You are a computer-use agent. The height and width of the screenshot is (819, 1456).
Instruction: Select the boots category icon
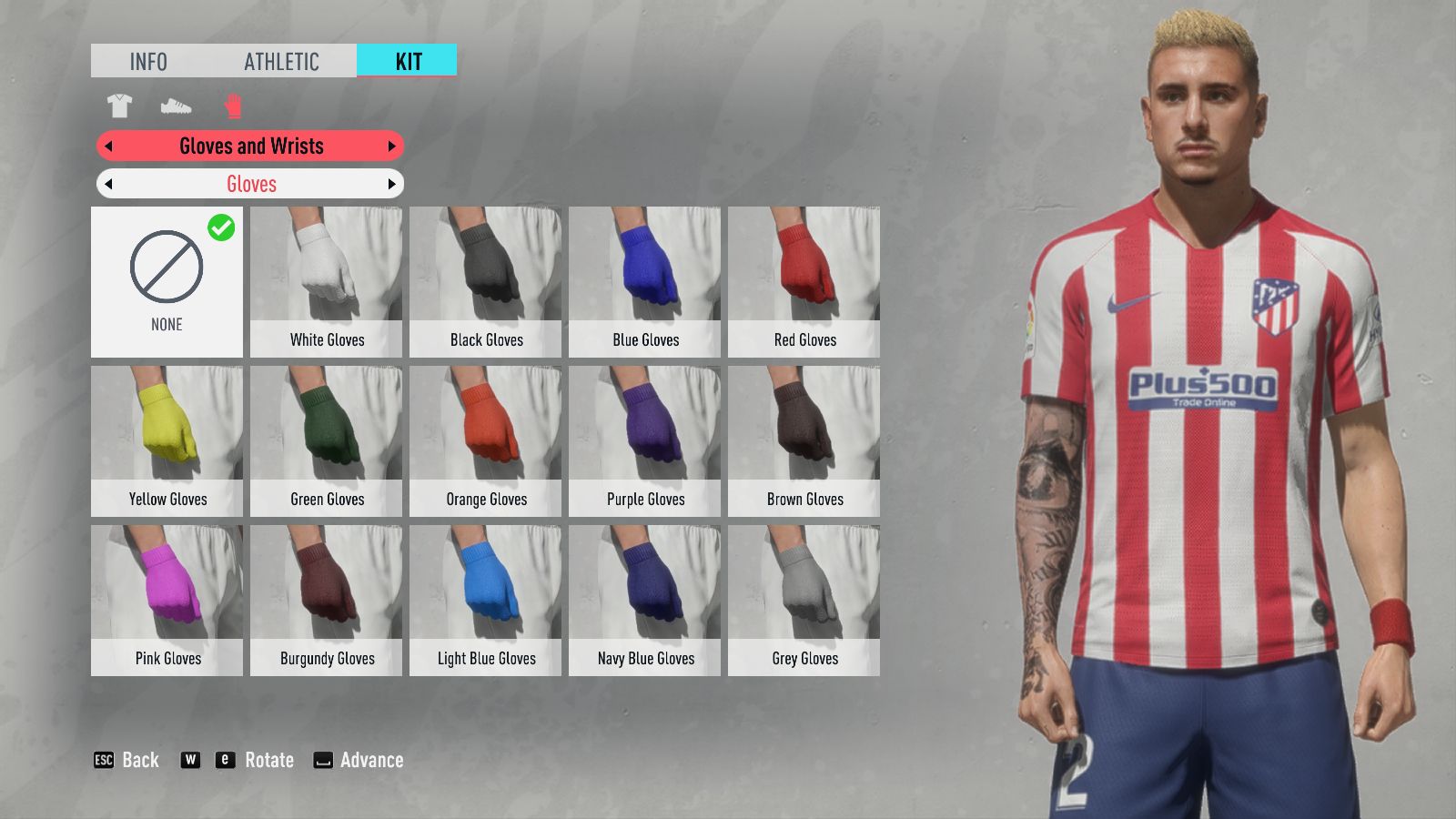(176, 106)
